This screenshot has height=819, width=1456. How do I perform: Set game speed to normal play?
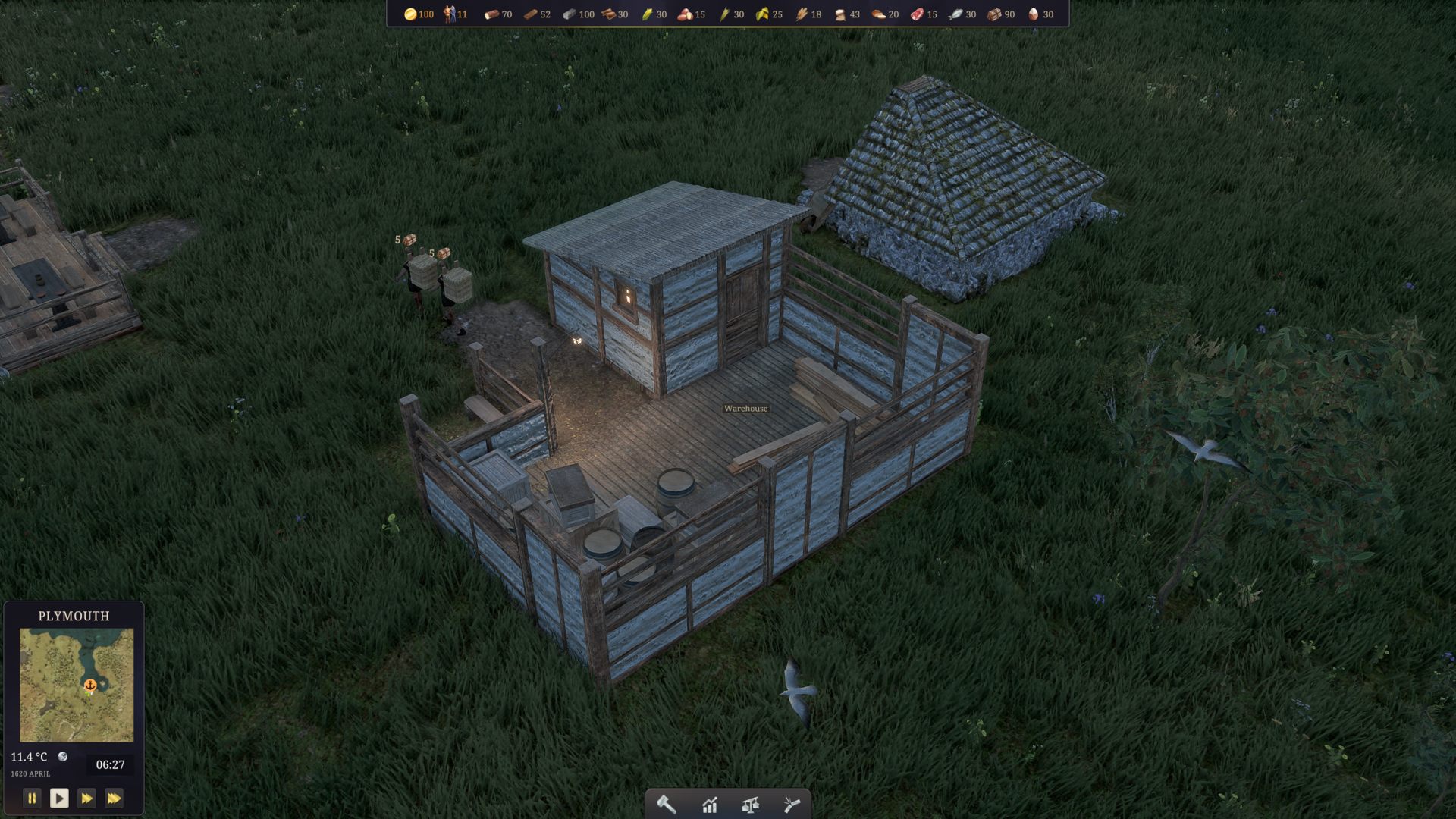point(59,798)
